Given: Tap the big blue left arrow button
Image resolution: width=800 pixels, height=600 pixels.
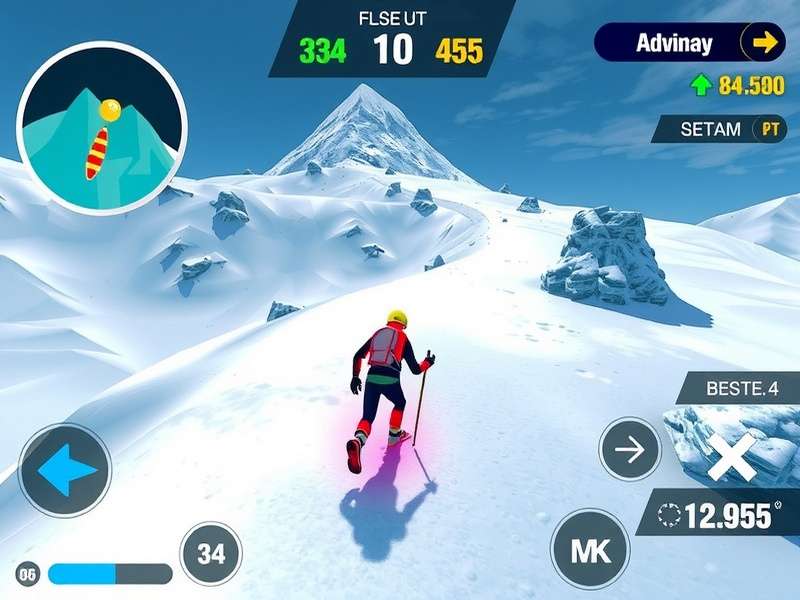Looking at the screenshot, I should 66,471.
